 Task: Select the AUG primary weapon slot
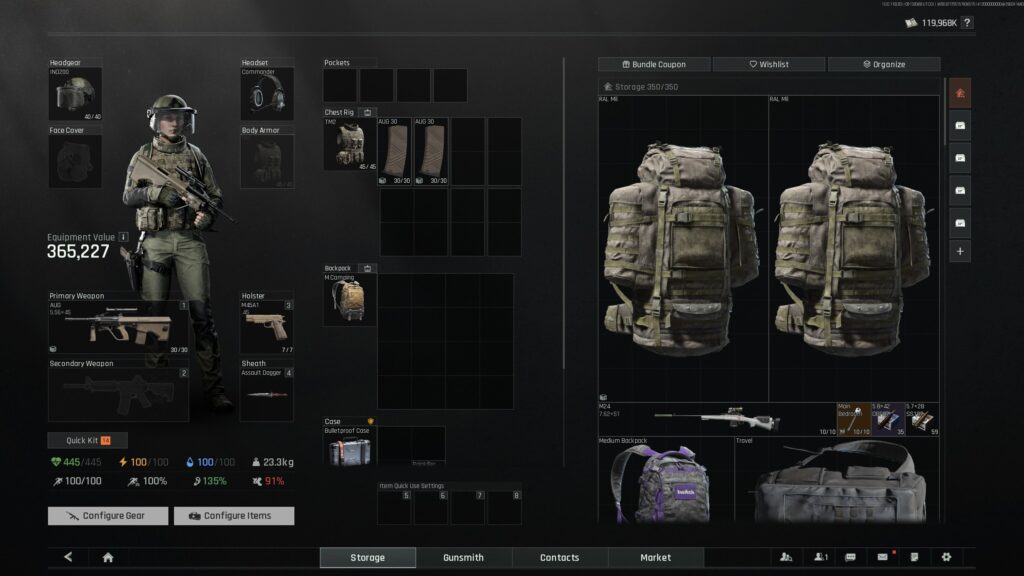(118, 326)
